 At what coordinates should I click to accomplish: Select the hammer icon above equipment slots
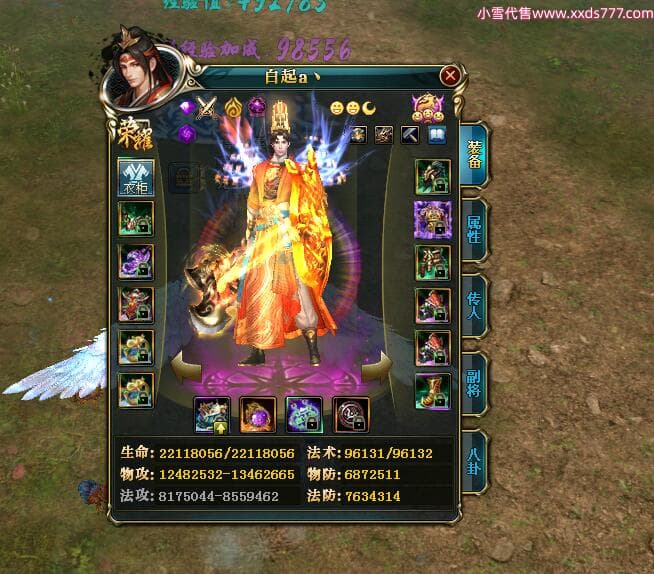click(x=410, y=135)
